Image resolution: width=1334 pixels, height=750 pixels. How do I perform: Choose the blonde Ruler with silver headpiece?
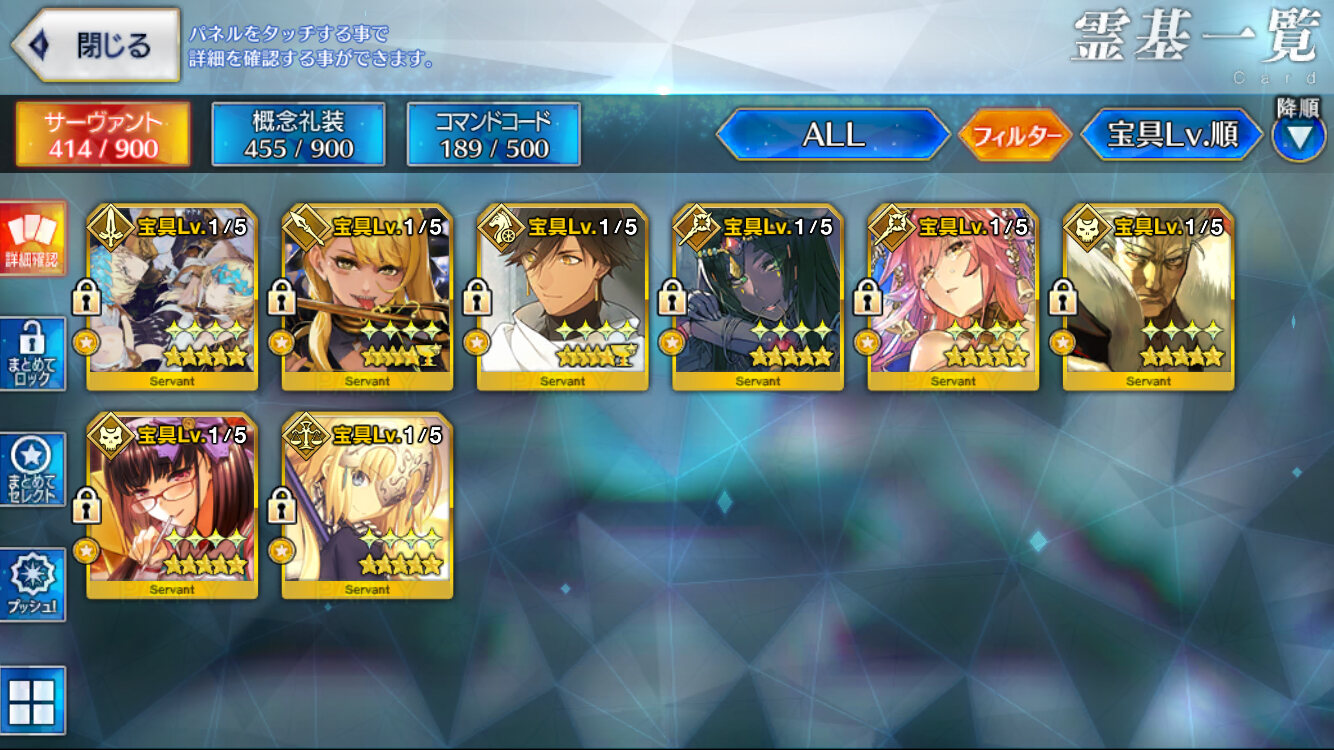click(x=367, y=506)
